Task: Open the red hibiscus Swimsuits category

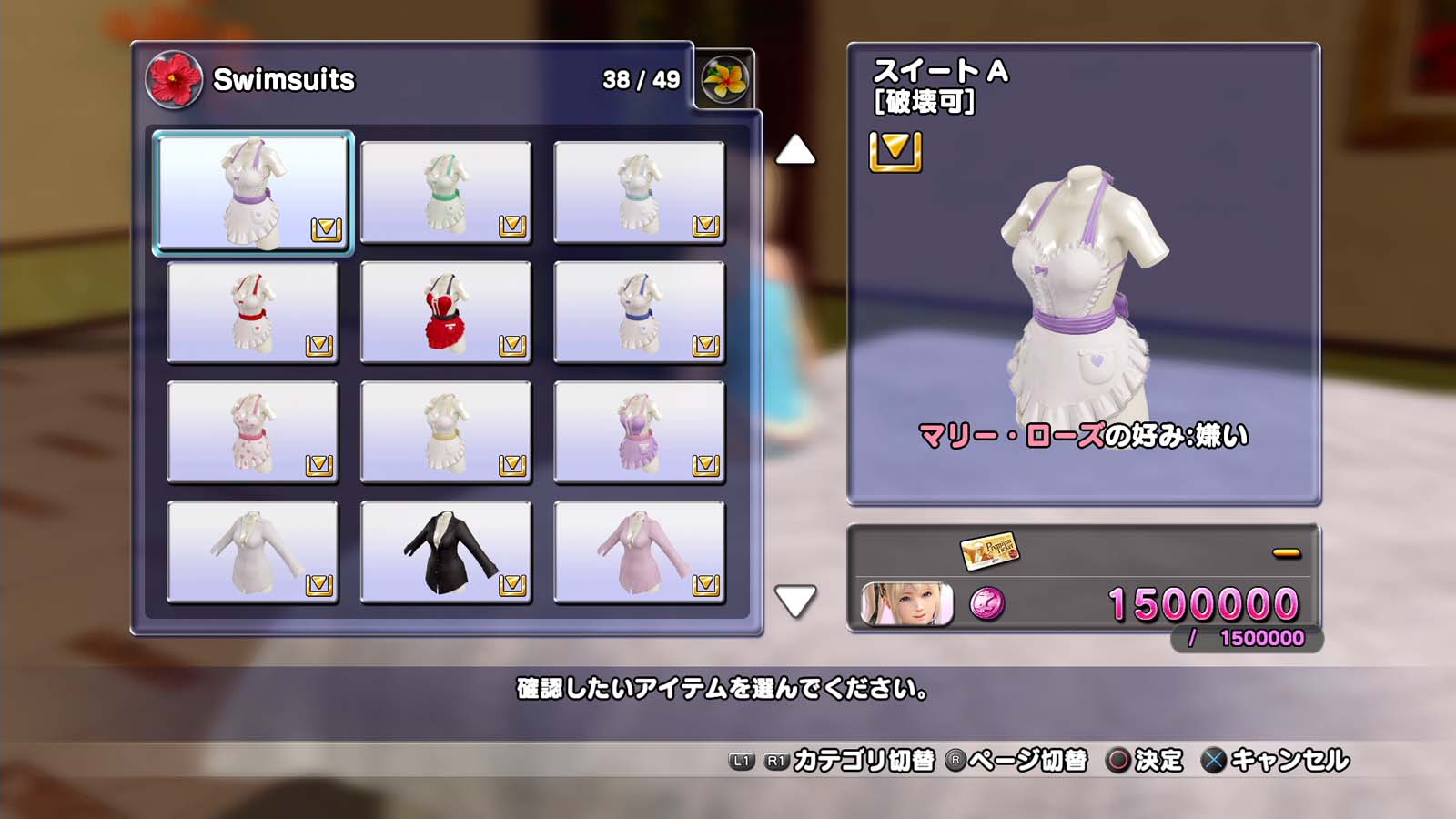Action: [x=174, y=79]
